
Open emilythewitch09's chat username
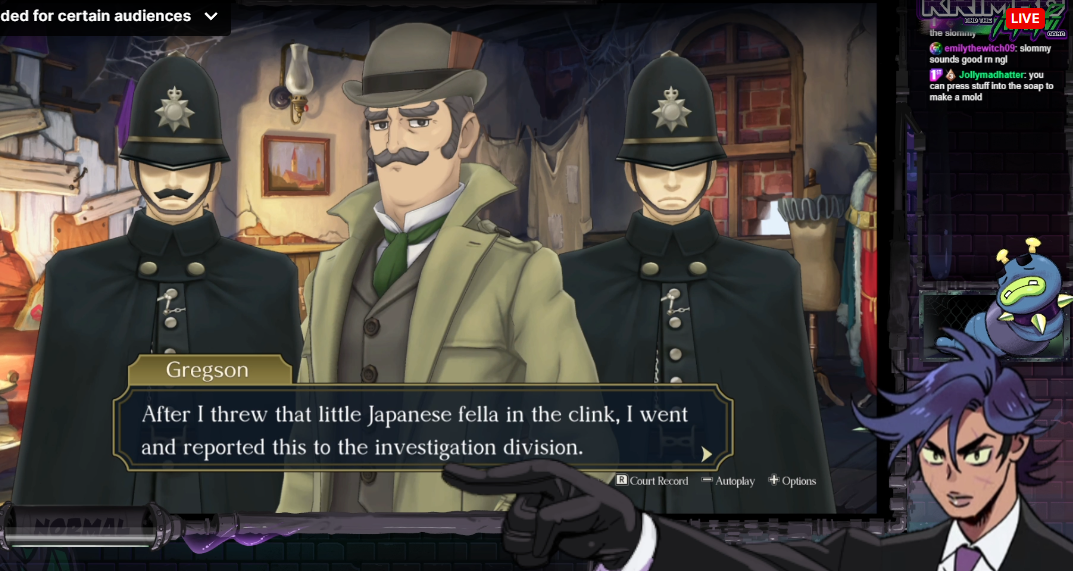(979, 48)
